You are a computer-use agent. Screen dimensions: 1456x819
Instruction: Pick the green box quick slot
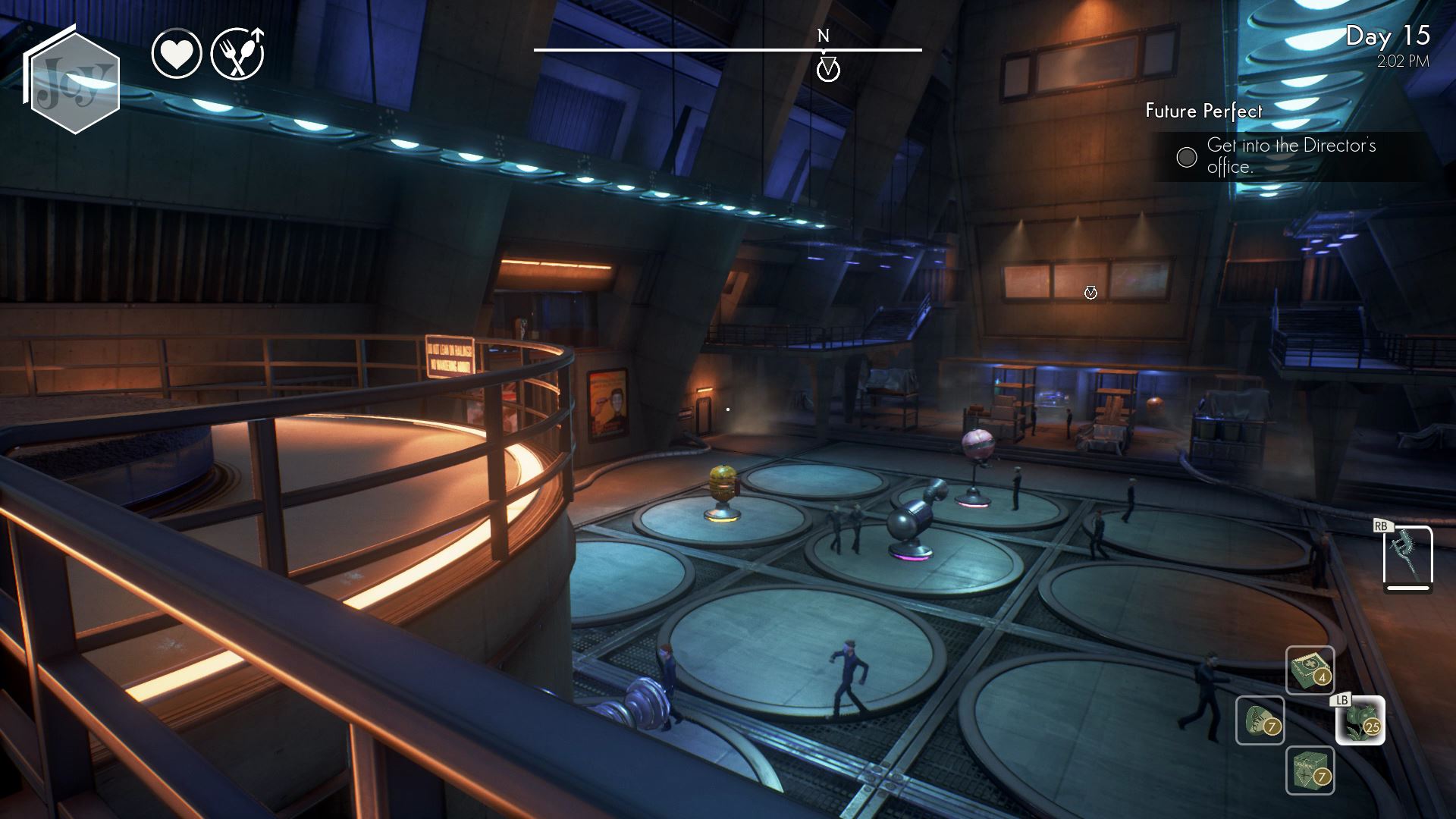click(x=1310, y=770)
